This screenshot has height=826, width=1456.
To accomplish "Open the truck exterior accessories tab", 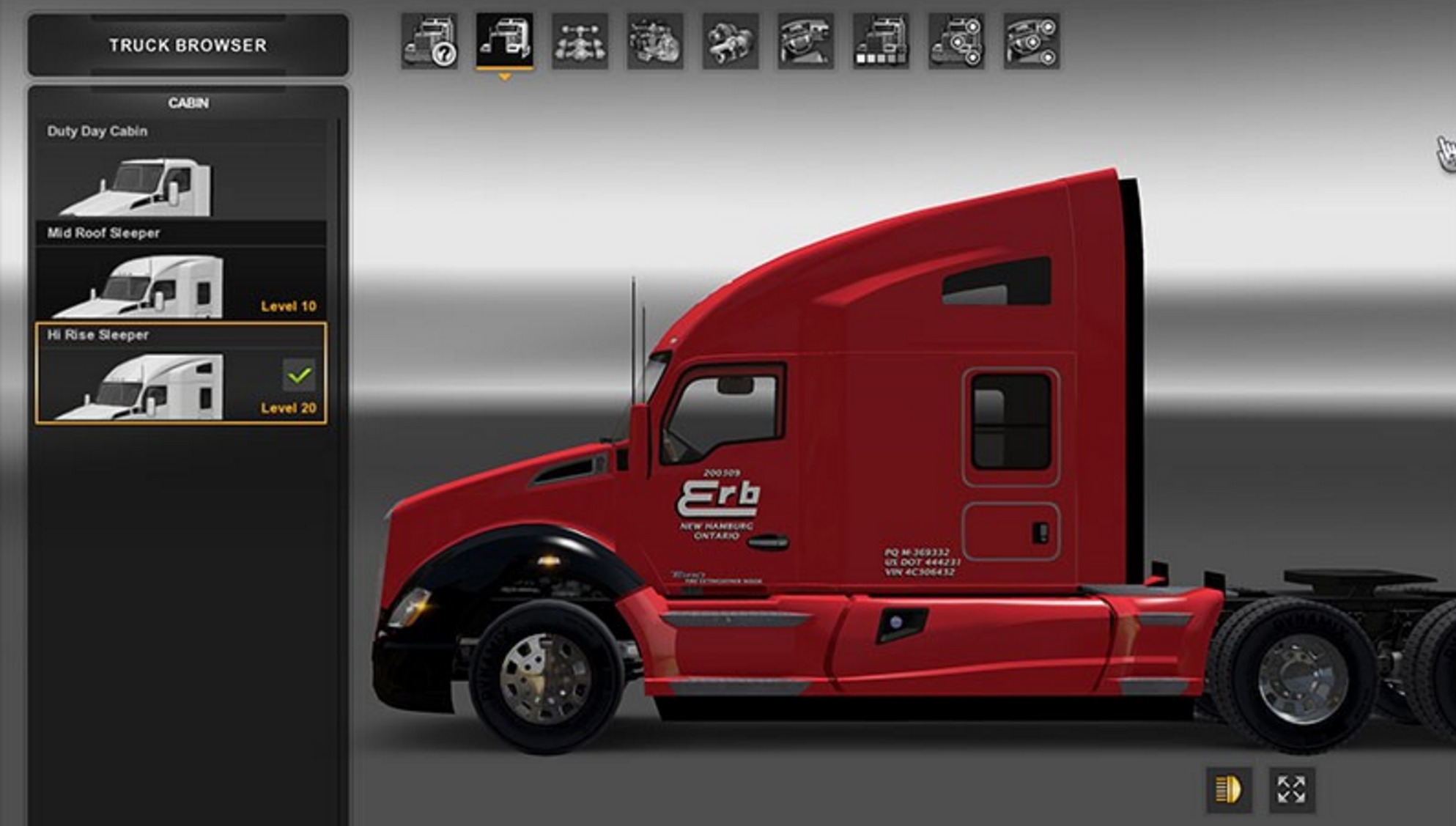I will [x=957, y=42].
